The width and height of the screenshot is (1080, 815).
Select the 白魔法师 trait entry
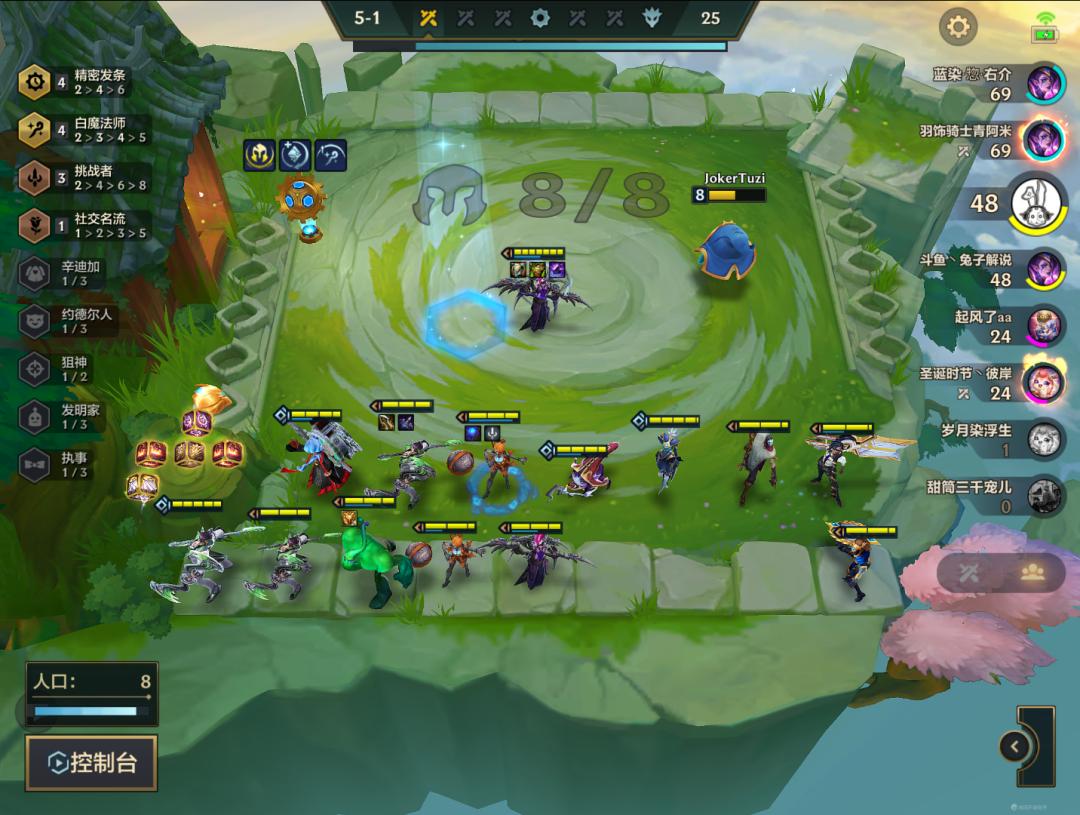pos(84,130)
